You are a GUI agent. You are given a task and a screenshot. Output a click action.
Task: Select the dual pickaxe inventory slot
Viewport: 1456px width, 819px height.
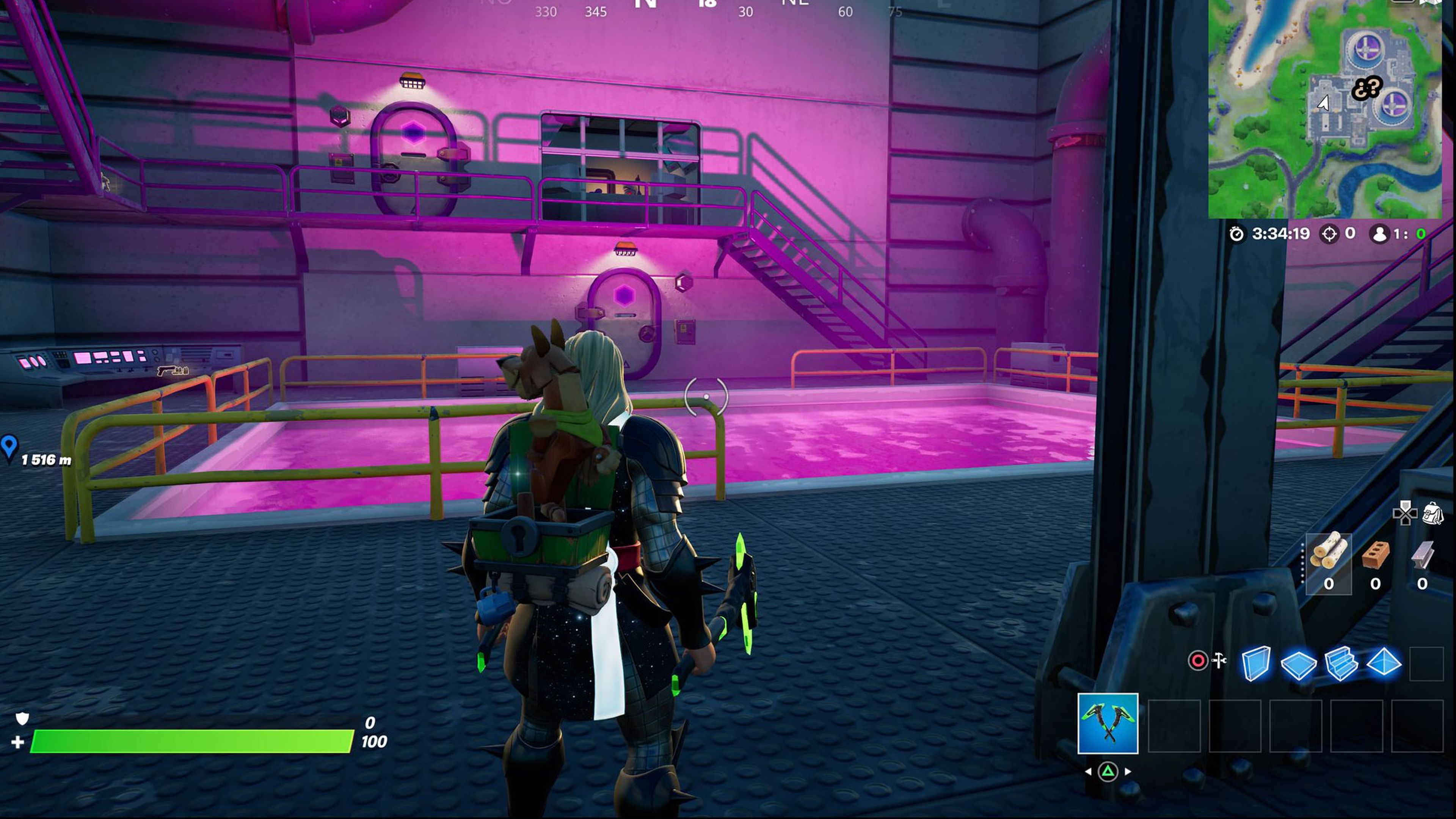coord(1108,724)
